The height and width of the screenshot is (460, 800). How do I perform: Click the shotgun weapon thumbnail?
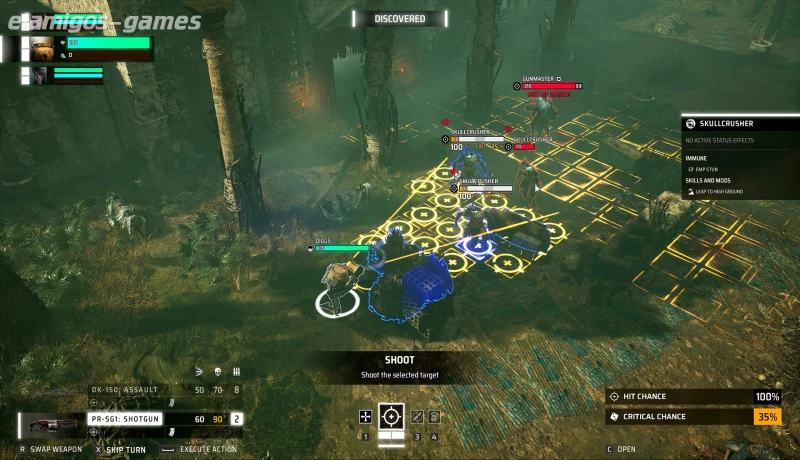pos(52,424)
